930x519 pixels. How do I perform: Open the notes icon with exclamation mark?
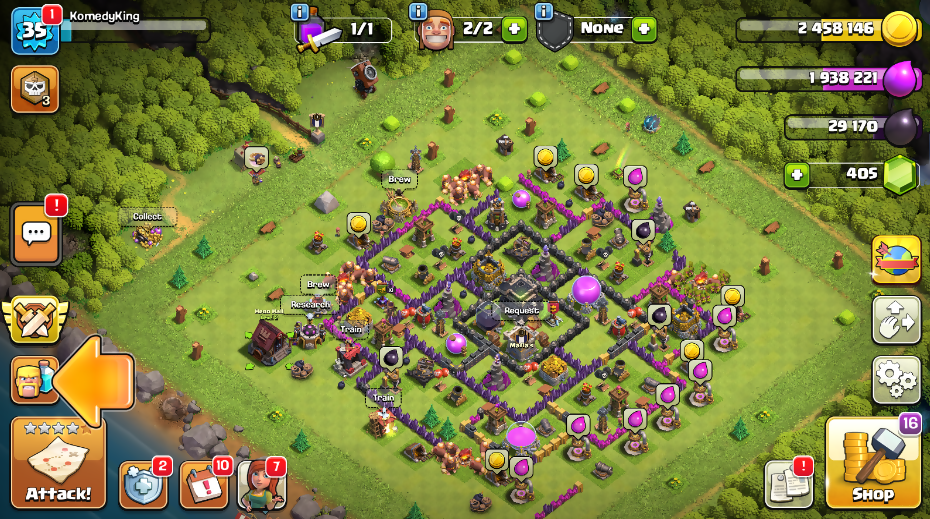click(x=788, y=484)
